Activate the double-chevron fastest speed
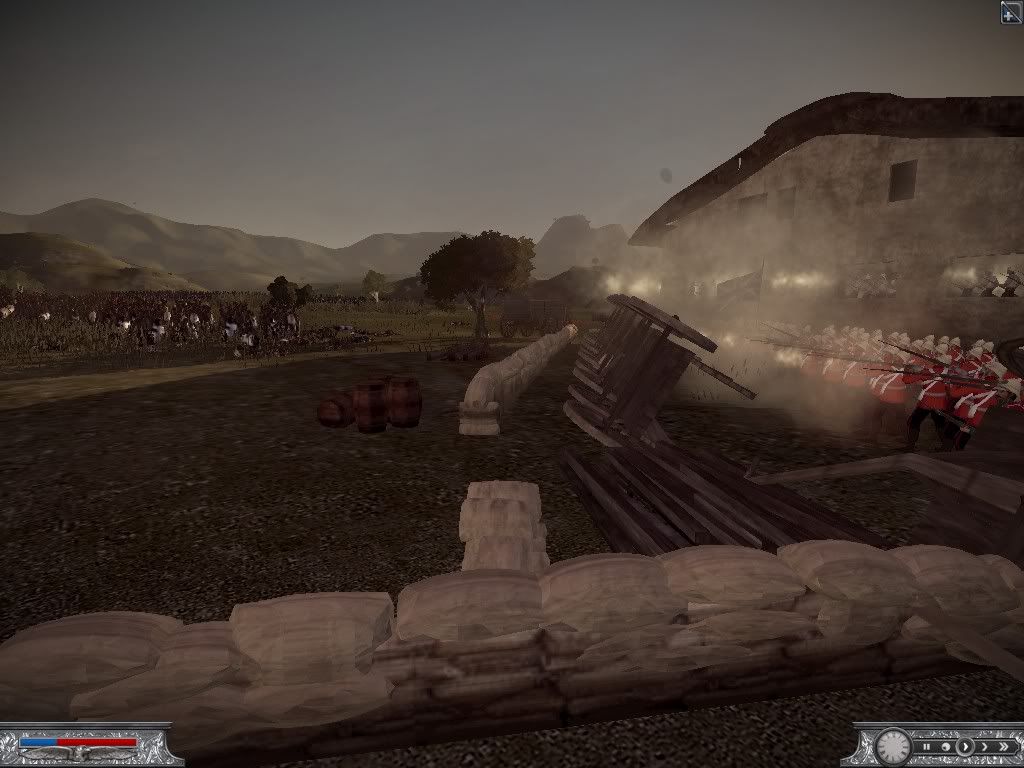 [1003, 746]
